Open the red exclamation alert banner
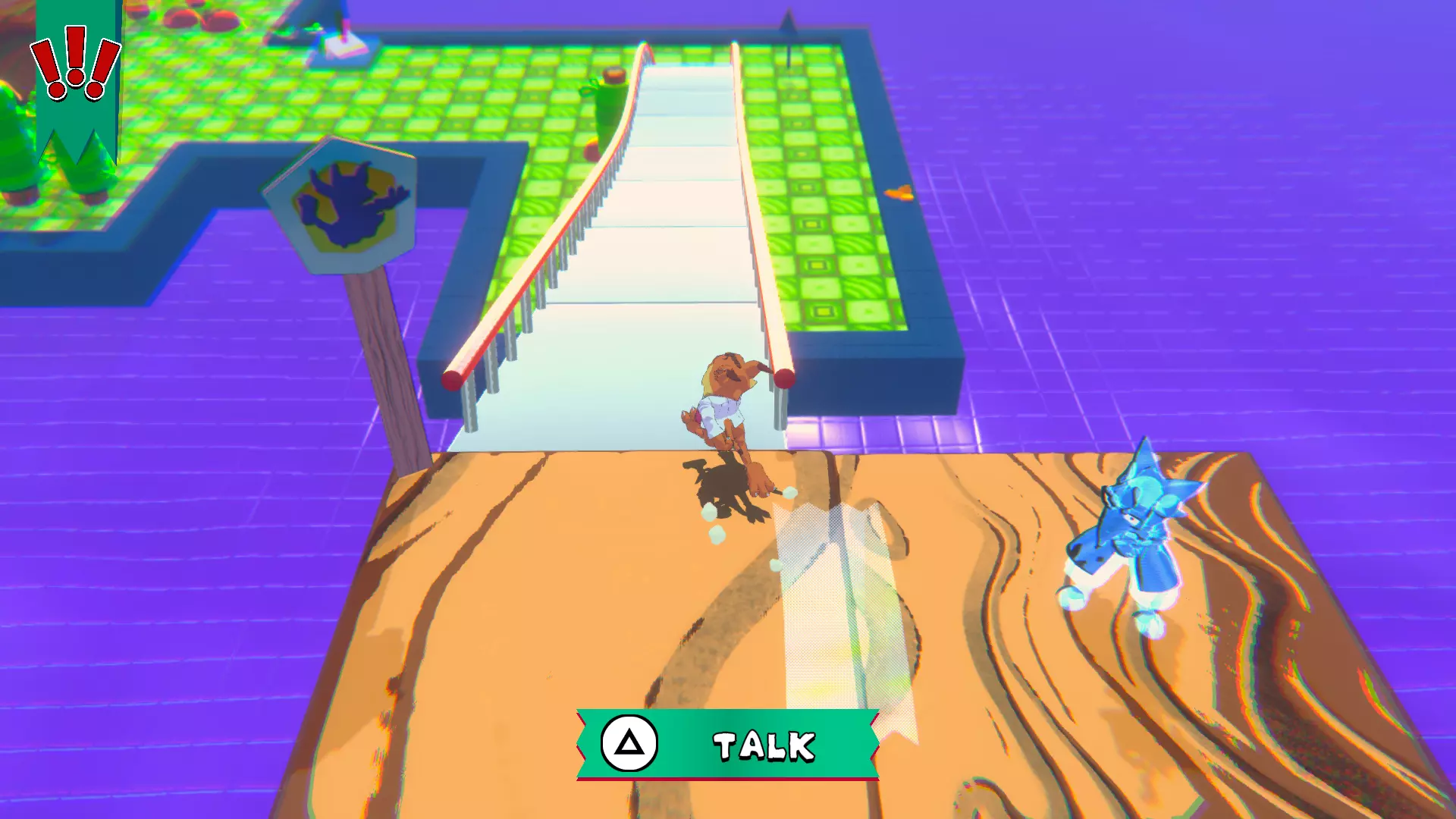 pos(76,68)
